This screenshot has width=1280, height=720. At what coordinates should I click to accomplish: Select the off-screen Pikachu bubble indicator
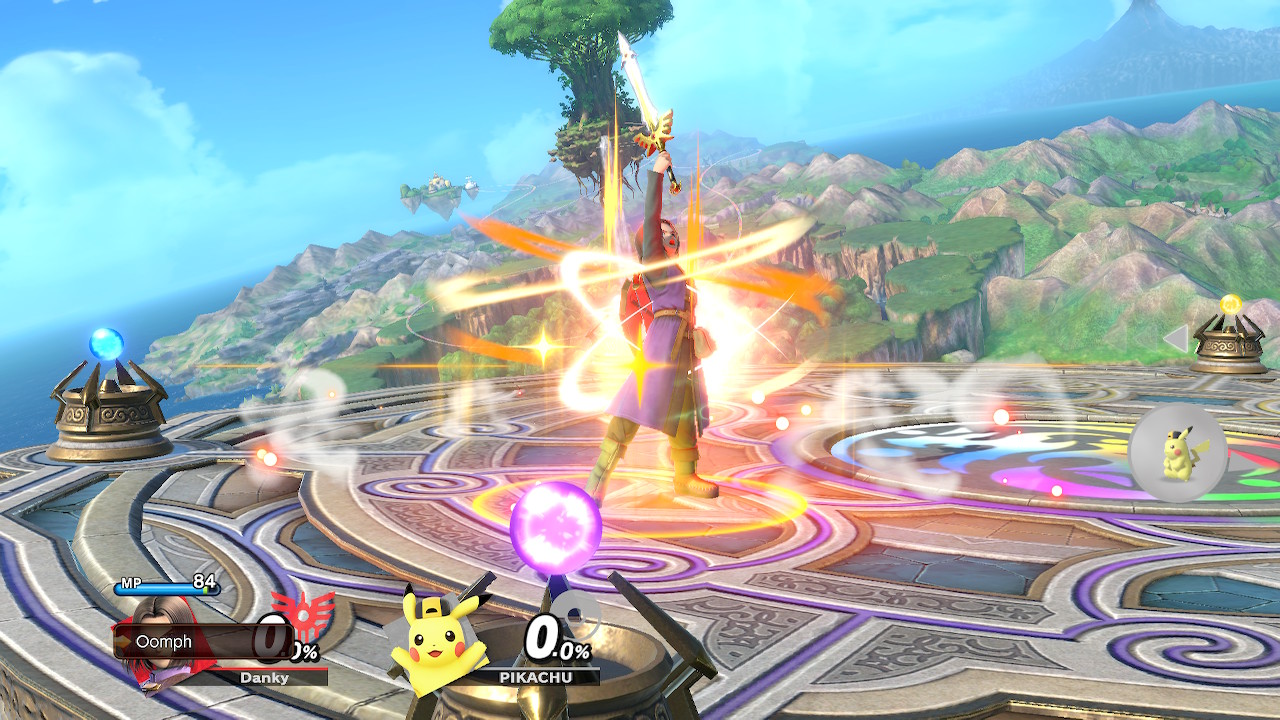1177,453
